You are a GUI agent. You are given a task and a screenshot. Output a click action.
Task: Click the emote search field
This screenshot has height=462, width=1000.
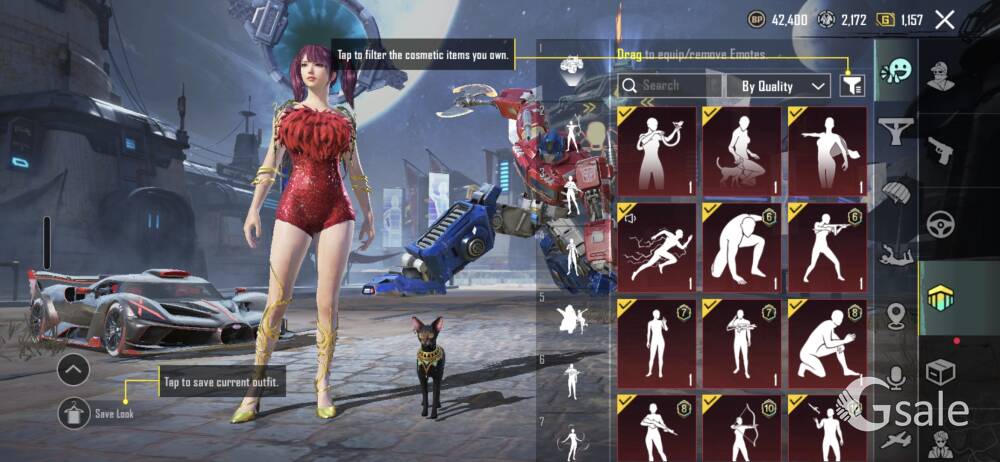[670, 86]
